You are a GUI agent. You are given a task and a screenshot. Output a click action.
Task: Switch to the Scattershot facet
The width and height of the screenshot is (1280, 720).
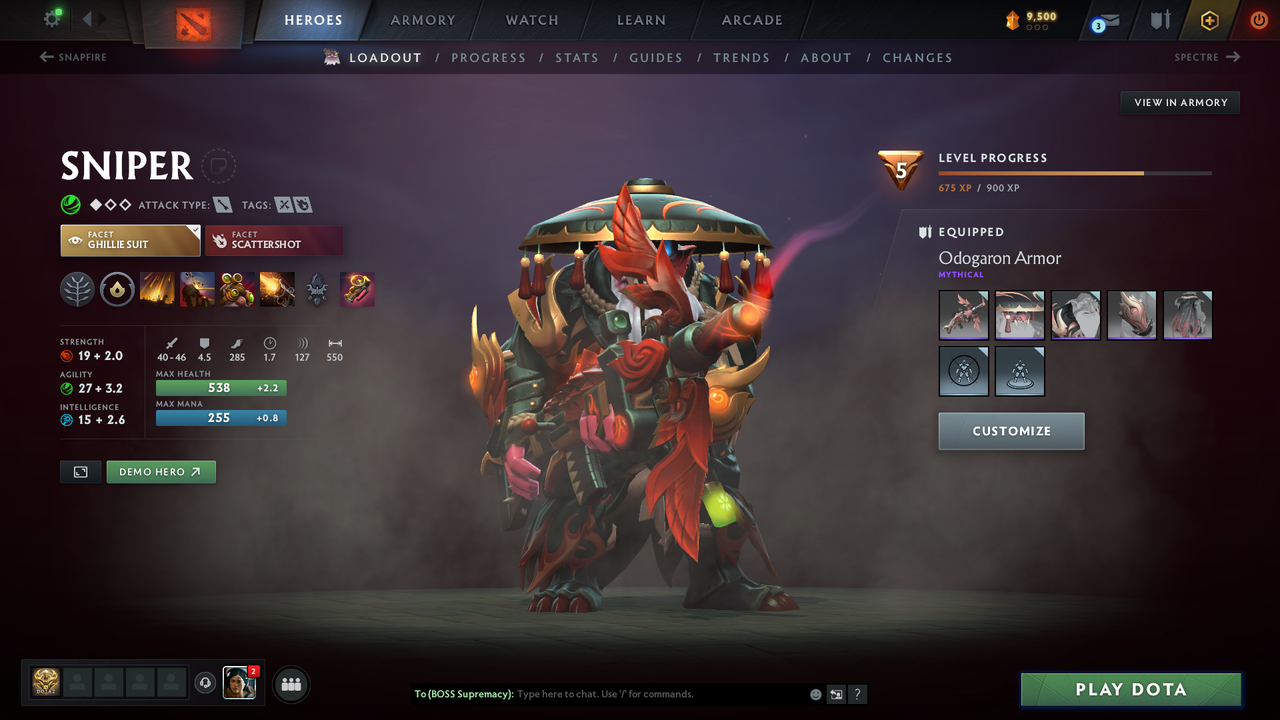point(274,240)
